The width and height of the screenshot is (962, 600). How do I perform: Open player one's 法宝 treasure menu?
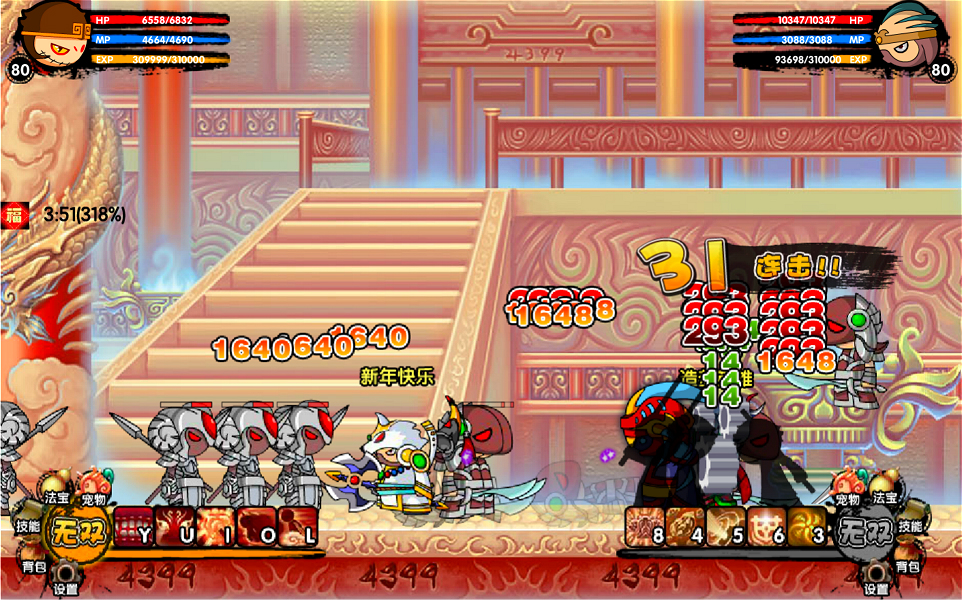click(x=55, y=496)
